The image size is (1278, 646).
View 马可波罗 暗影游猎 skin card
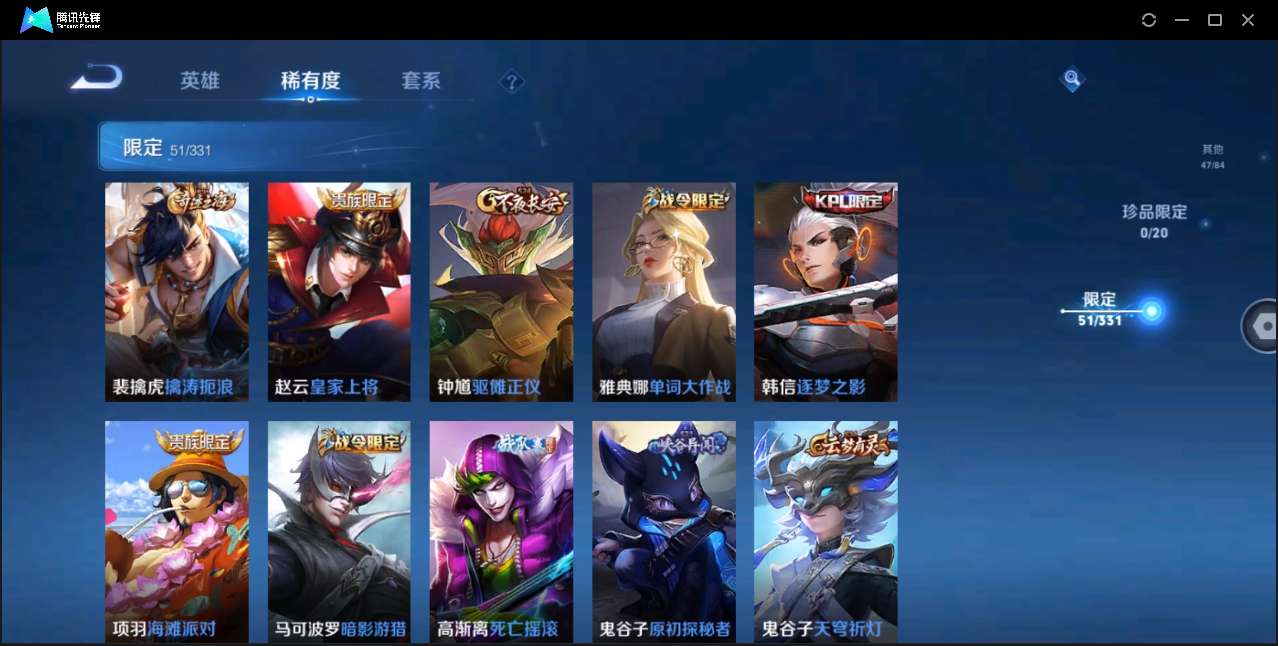339,531
